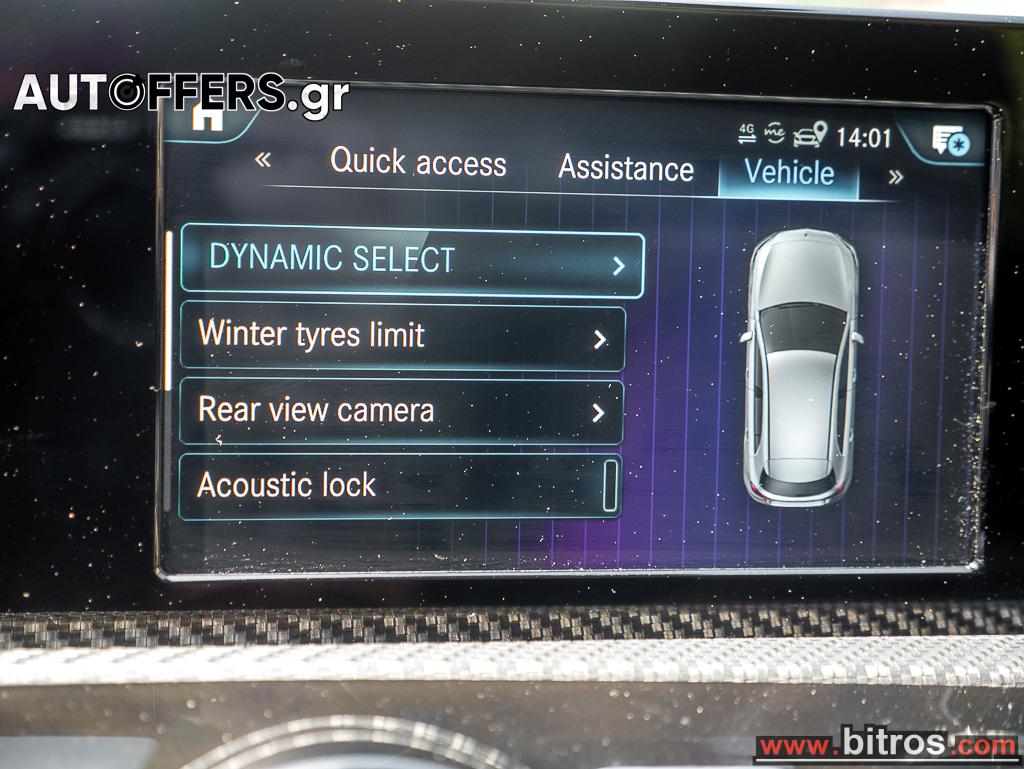This screenshot has height=769, width=1024.
Task: Show more tabs with right double arrow
Action: coord(895,177)
